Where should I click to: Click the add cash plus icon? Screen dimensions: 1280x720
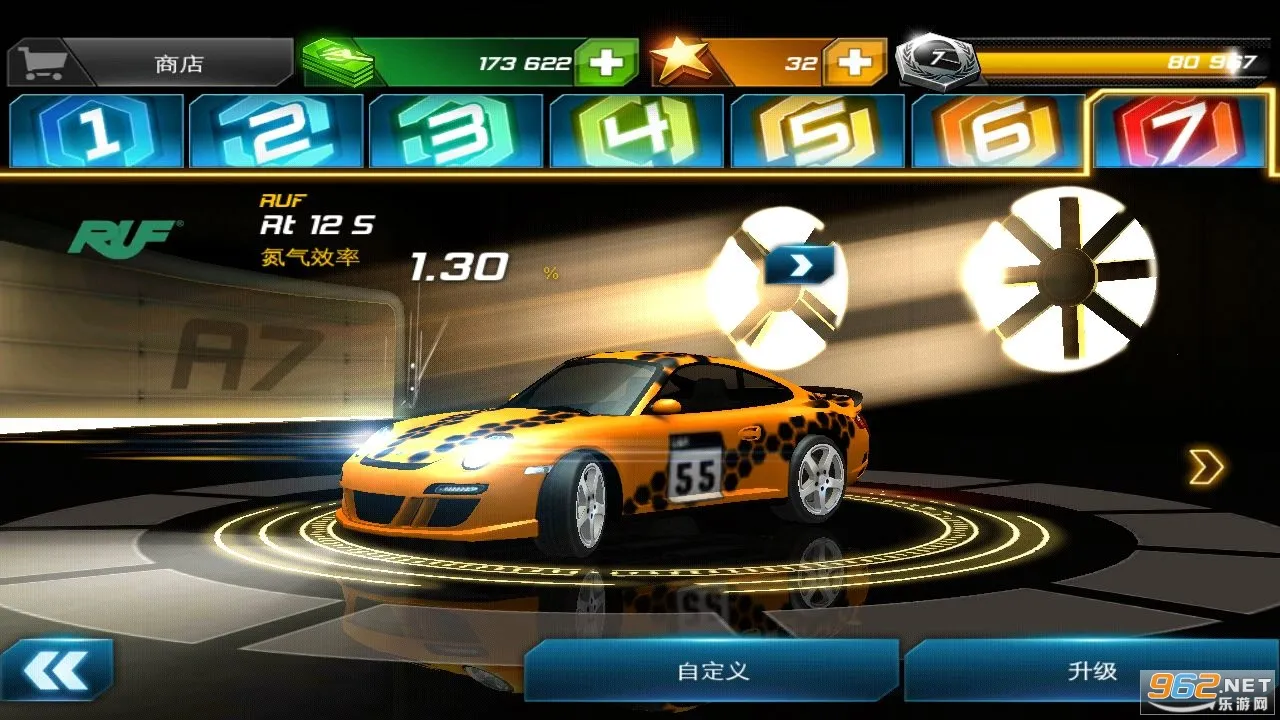pos(603,62)
